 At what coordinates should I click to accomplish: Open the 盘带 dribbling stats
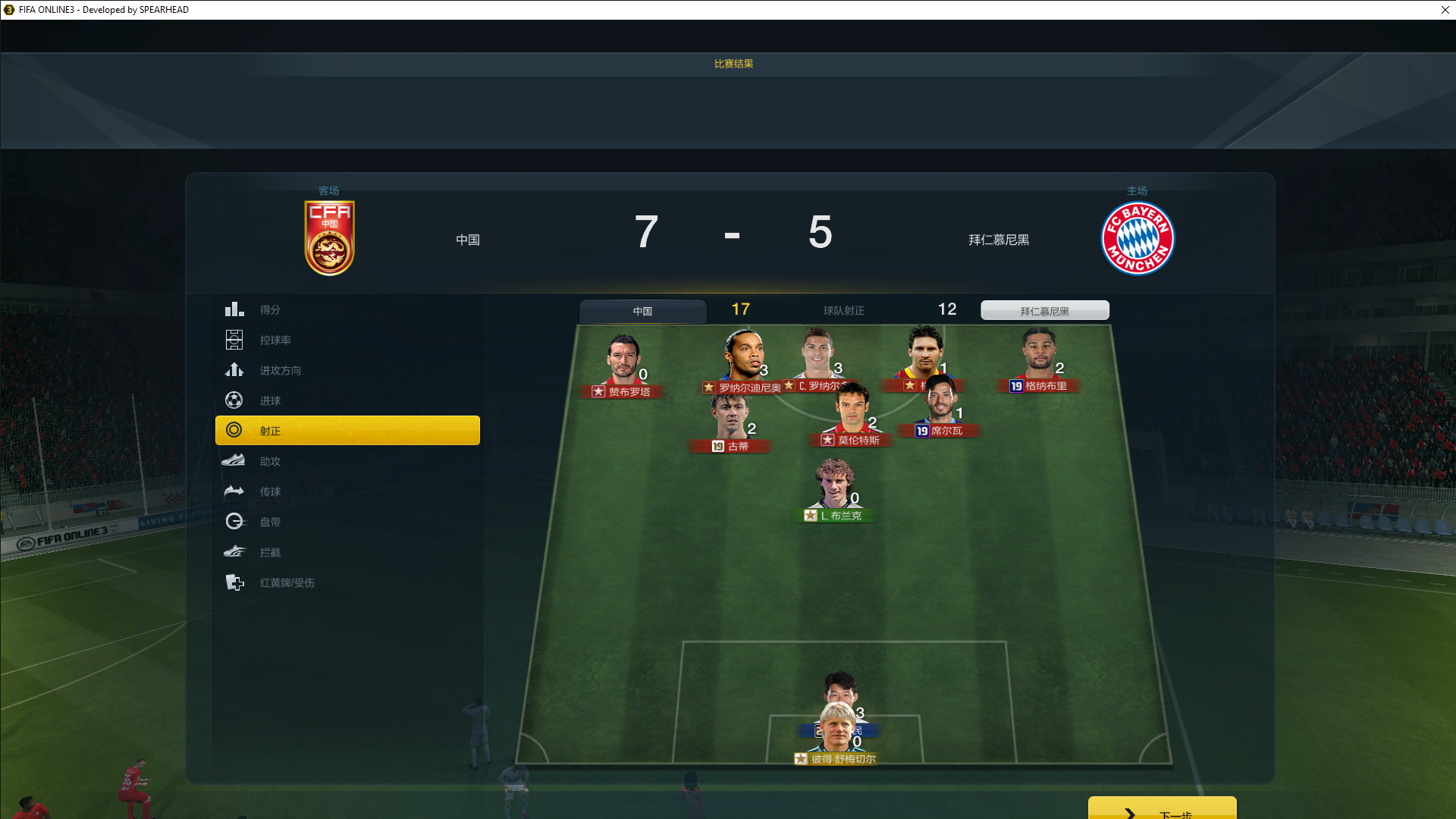click(x=270, y=522)
